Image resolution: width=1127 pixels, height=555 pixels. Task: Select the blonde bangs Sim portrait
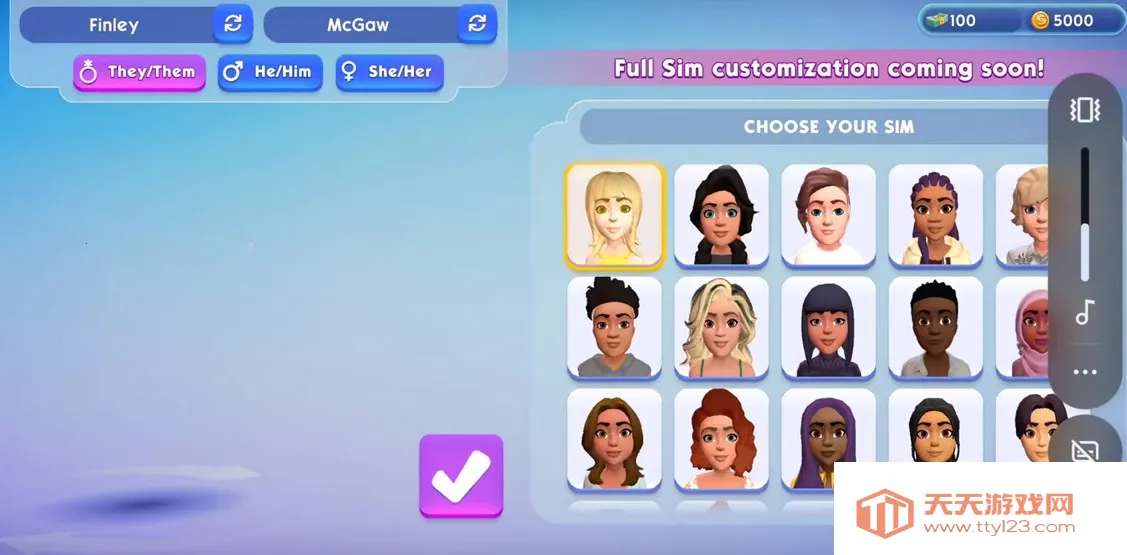[614, 216]
